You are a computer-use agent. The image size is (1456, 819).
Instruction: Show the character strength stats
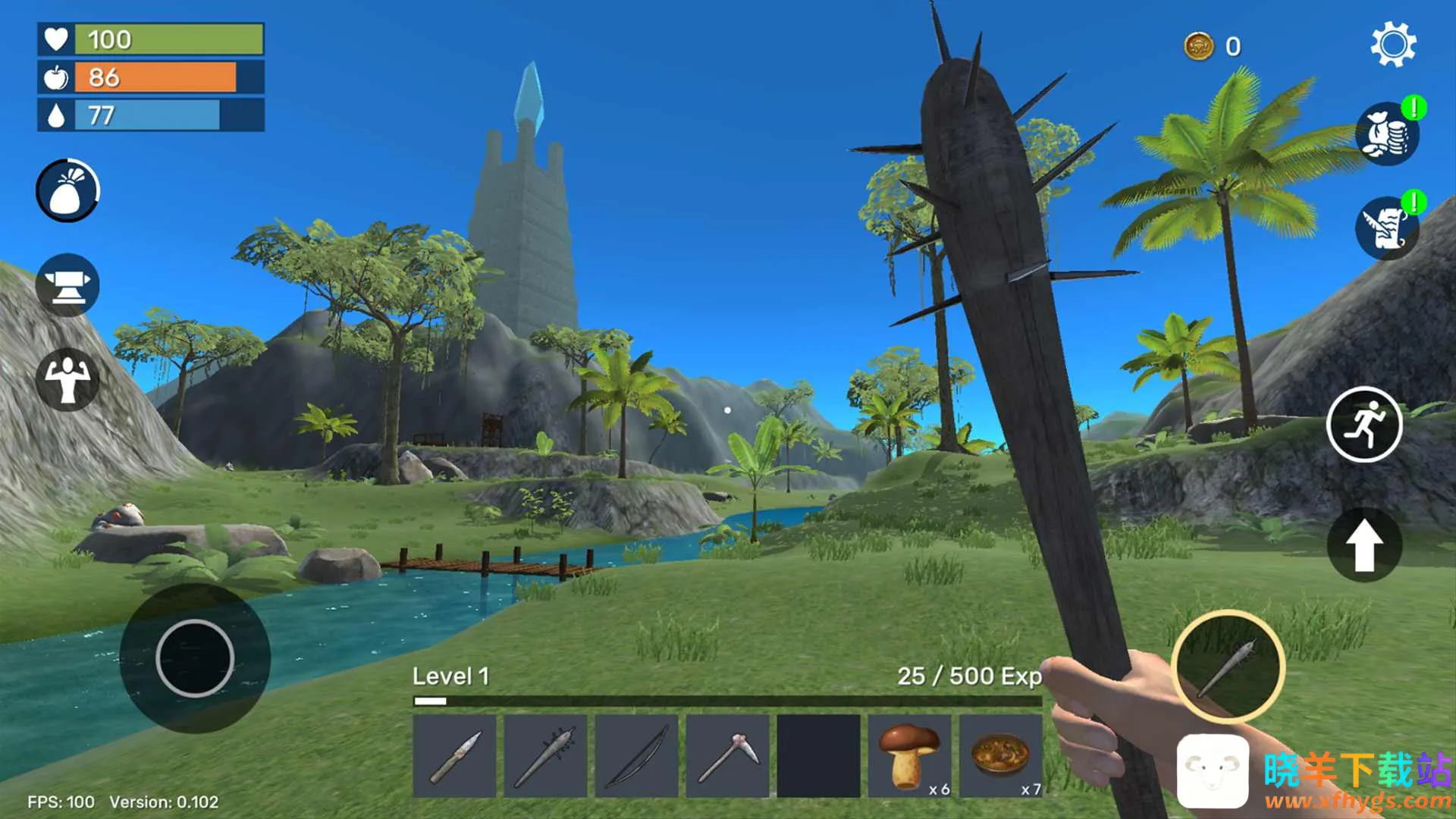pos(67,379)
